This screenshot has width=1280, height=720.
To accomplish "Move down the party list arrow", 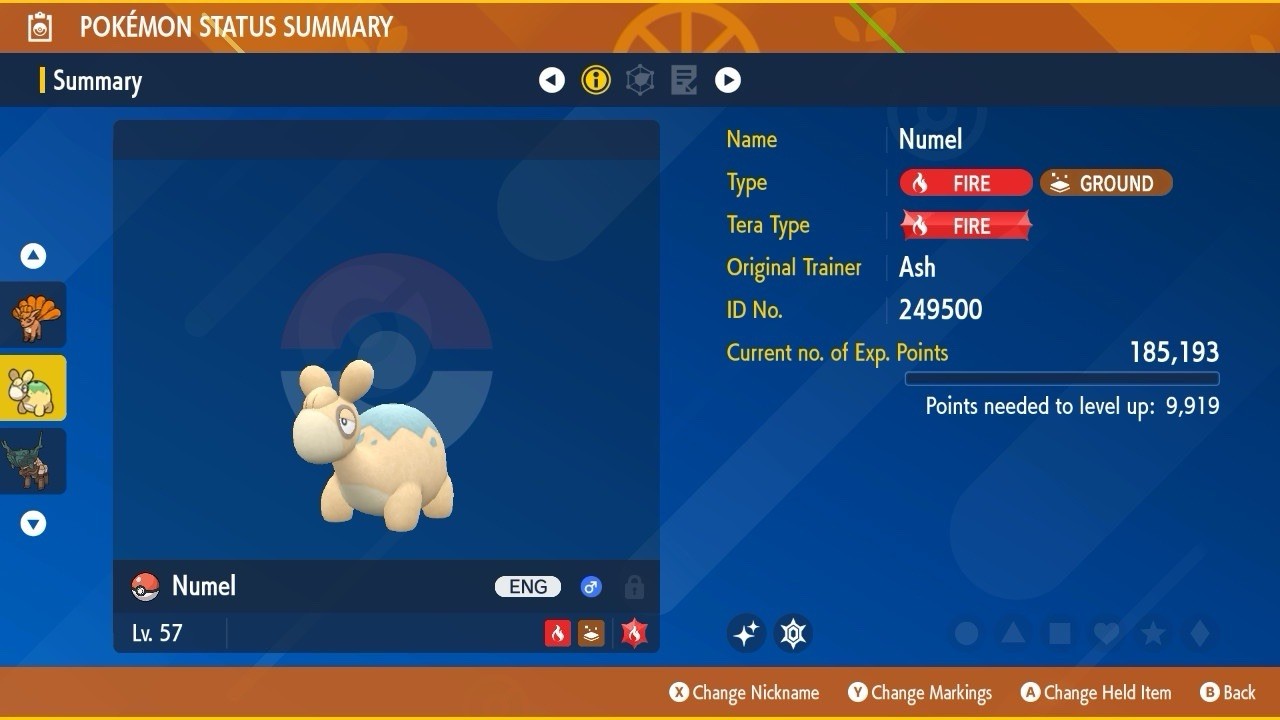I will tap(34, 523).
